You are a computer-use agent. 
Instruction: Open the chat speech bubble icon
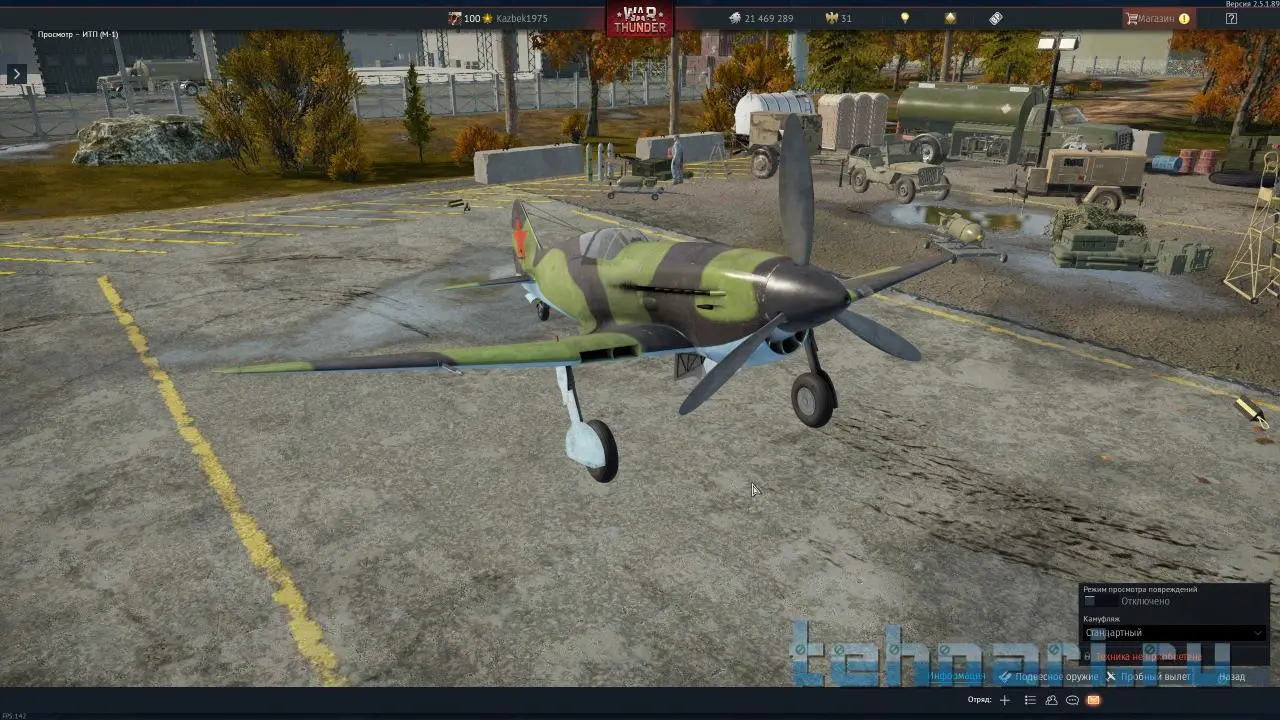click(x=1072, y=700)
